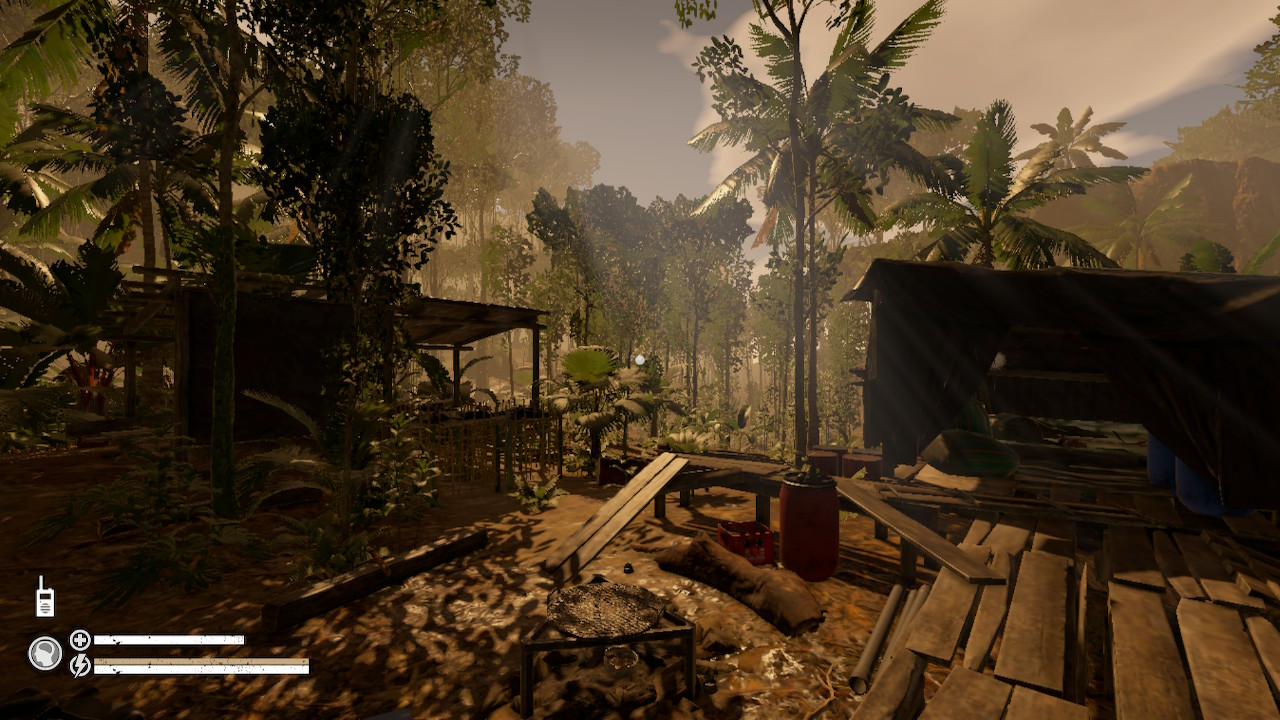Click the energy bar below the health bar
The image size is (1280, 720).
(200, 668)
